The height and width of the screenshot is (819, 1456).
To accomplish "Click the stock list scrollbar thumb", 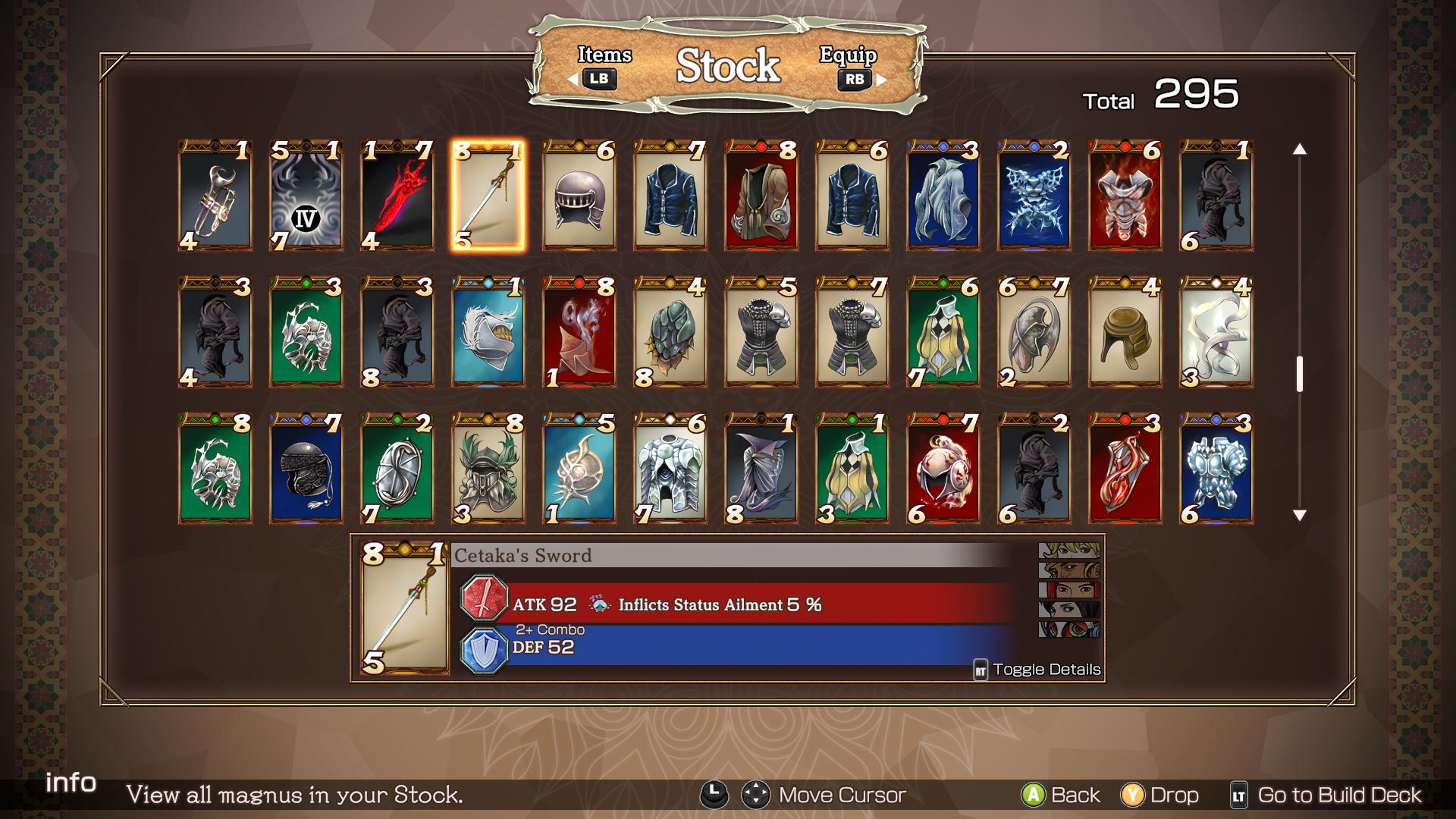I will tap(1300, 374).
